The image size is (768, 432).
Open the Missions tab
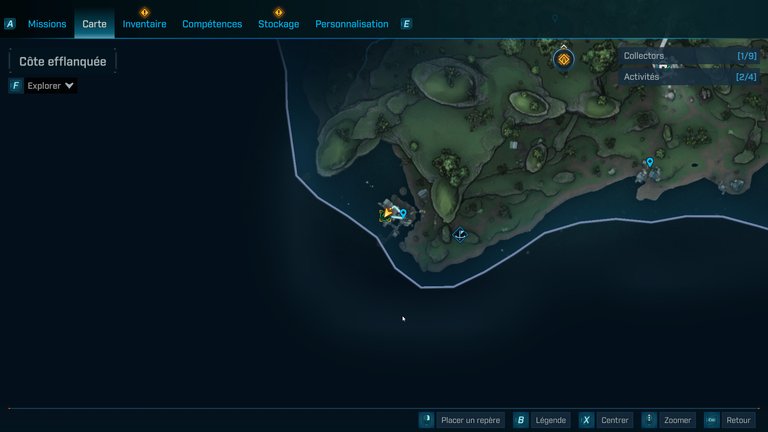47,24
